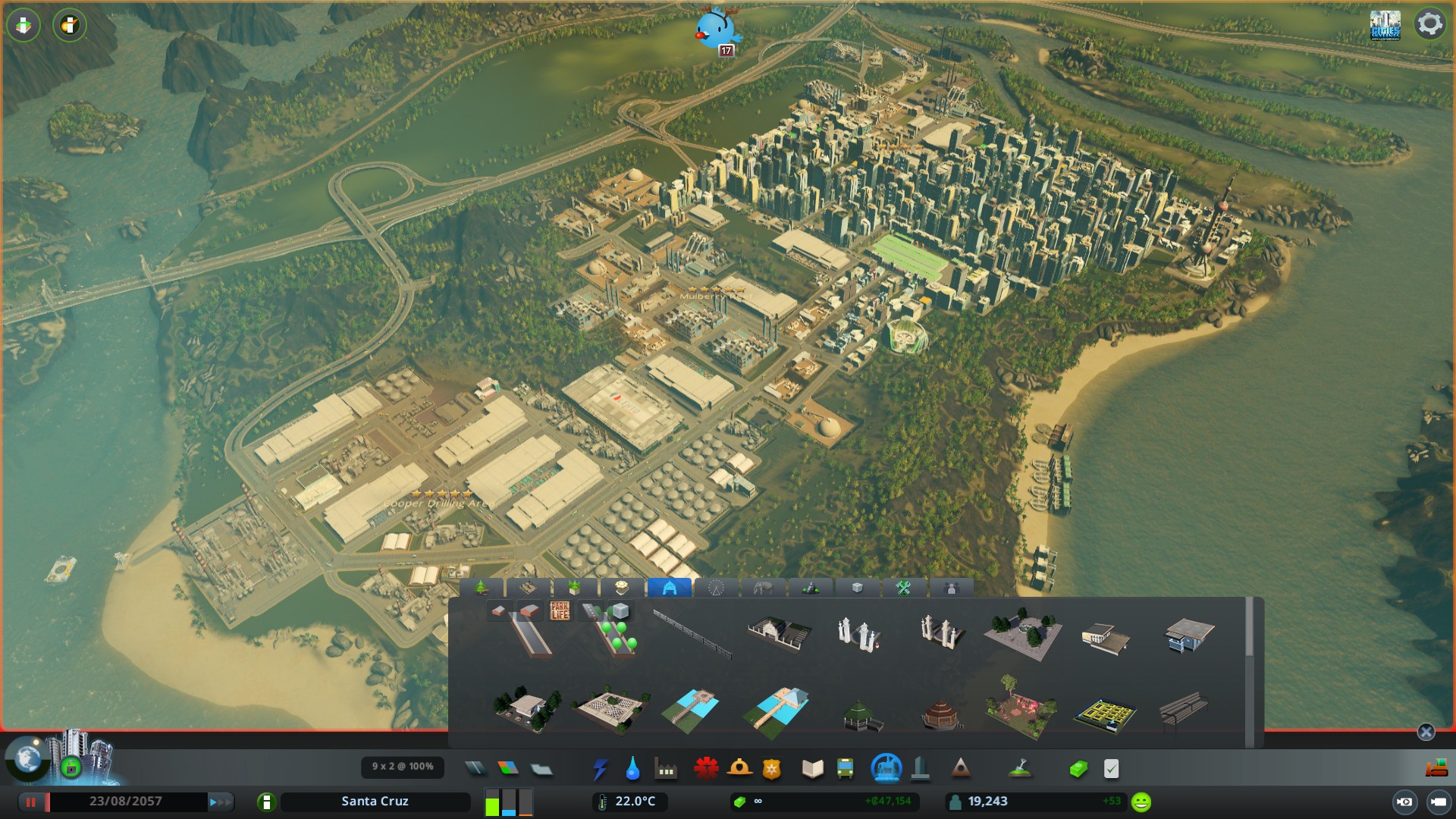Image resolution: width=1456 pixels, height=819 pixels.
Task: Choose the park bench item
Action: (x=1184, y=711)
